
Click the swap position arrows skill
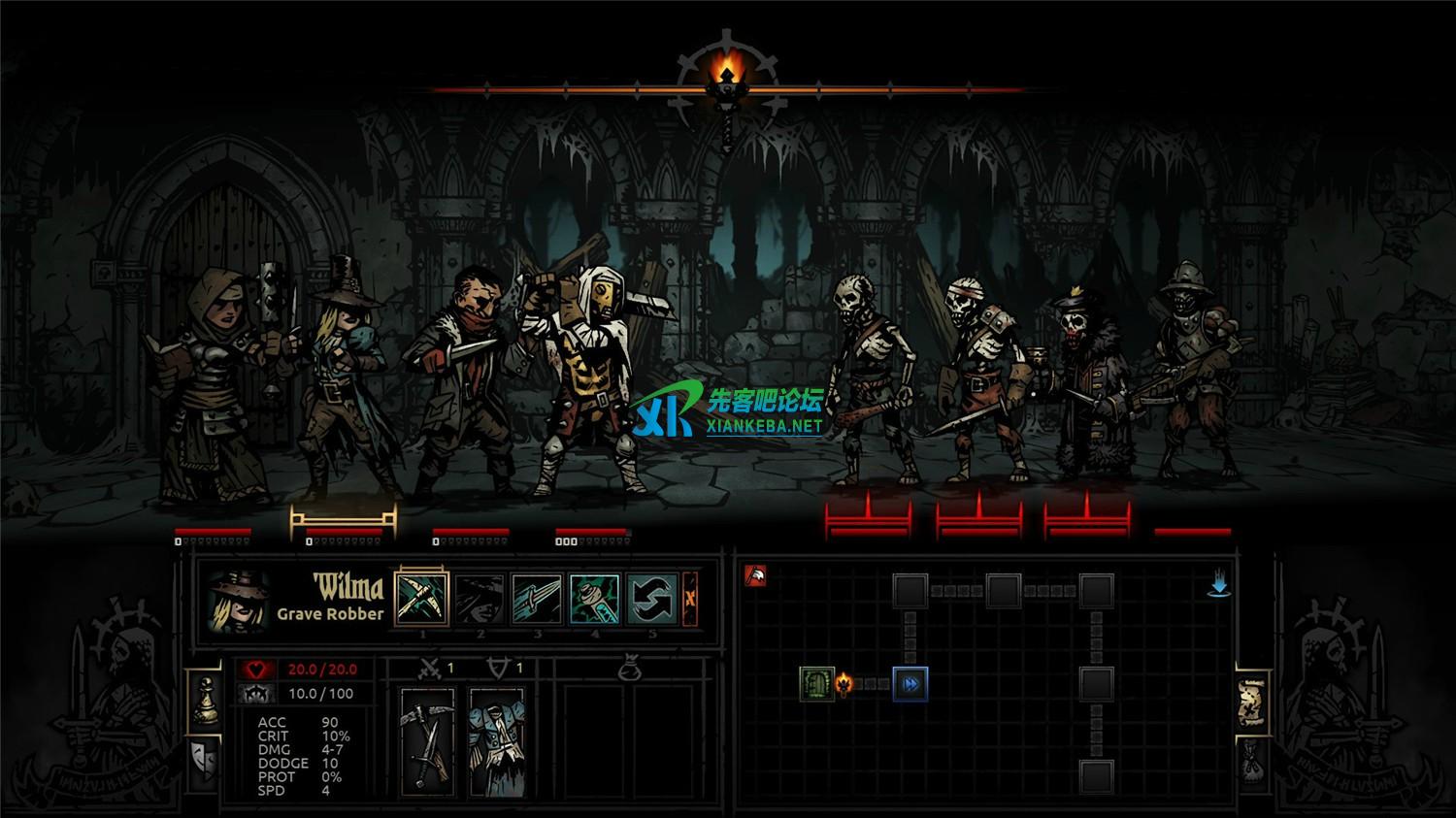(651, 599)
